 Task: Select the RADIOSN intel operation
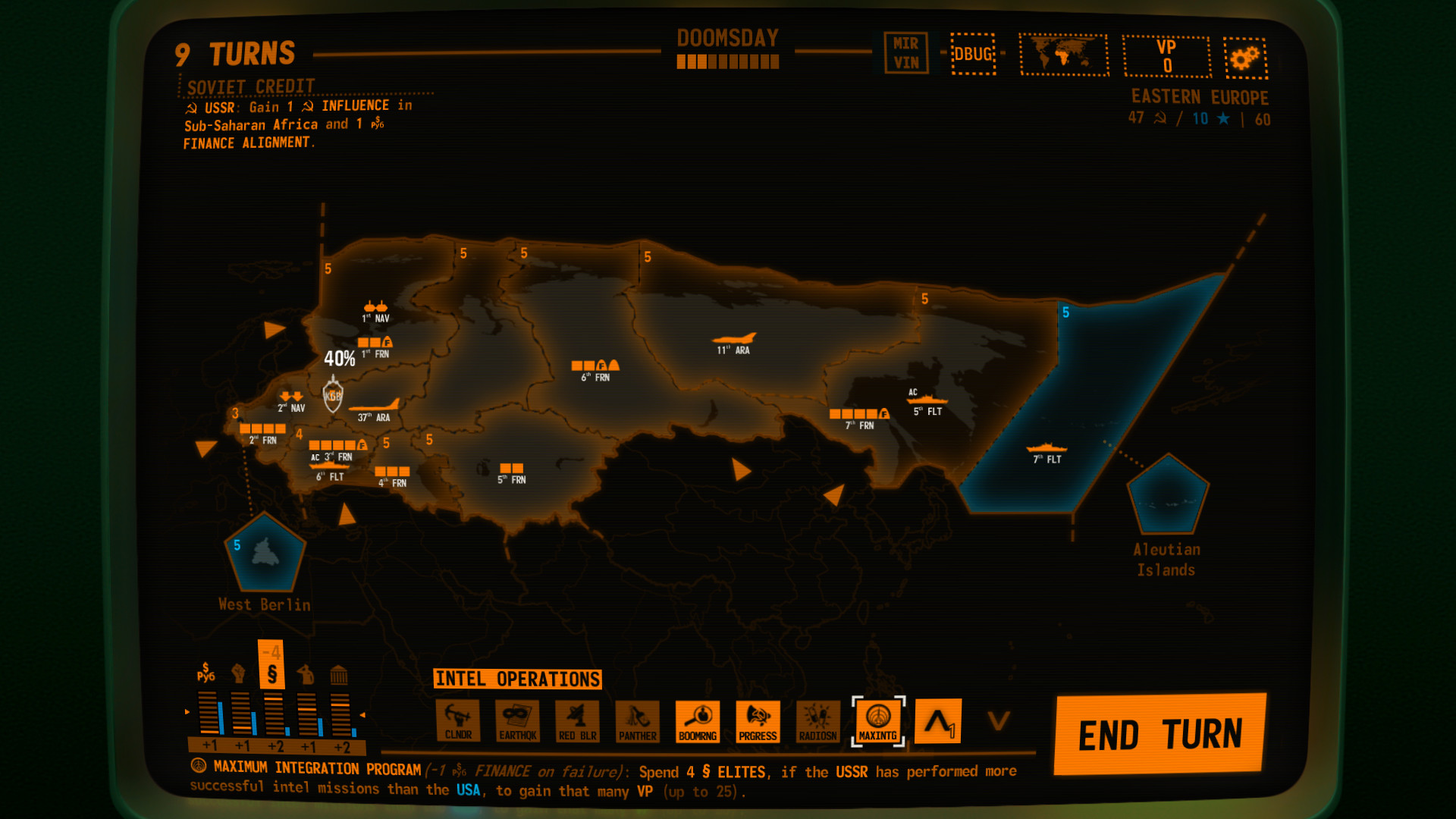[817, 722]
